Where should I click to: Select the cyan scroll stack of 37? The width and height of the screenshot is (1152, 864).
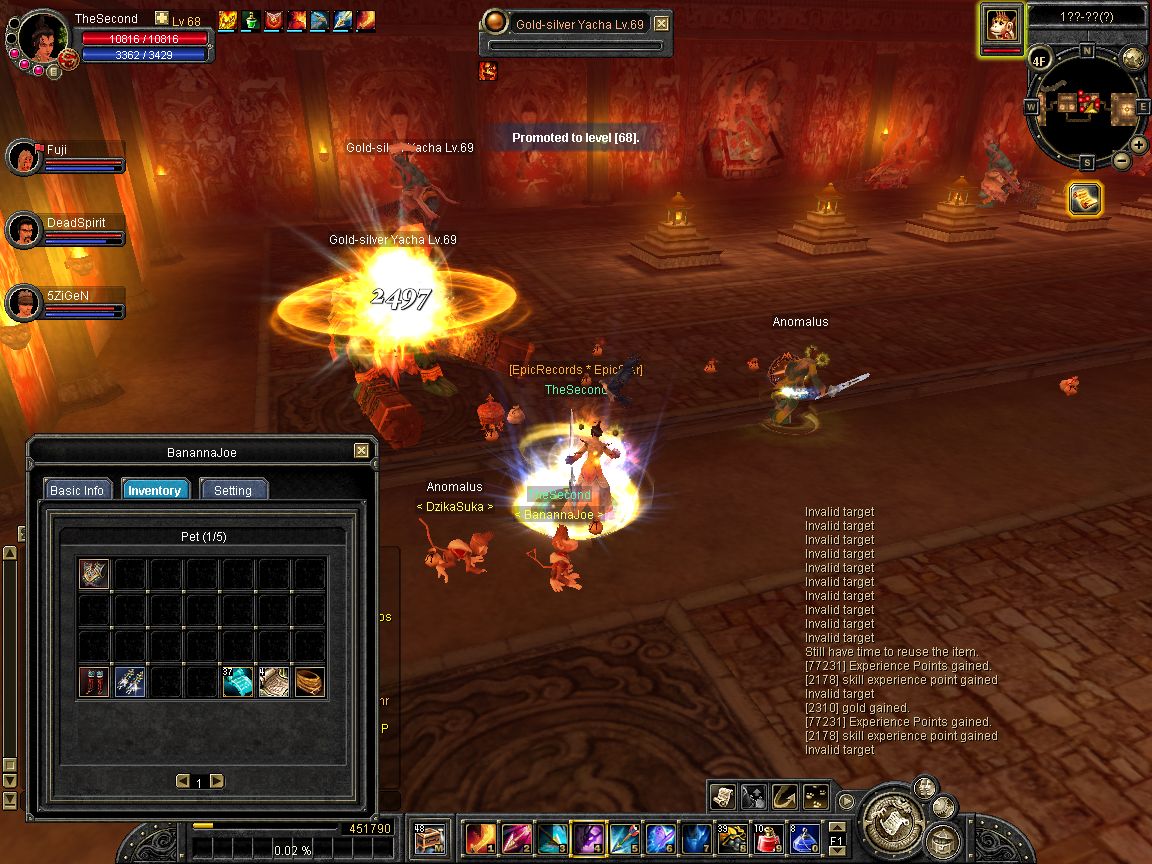coord(238,682)
